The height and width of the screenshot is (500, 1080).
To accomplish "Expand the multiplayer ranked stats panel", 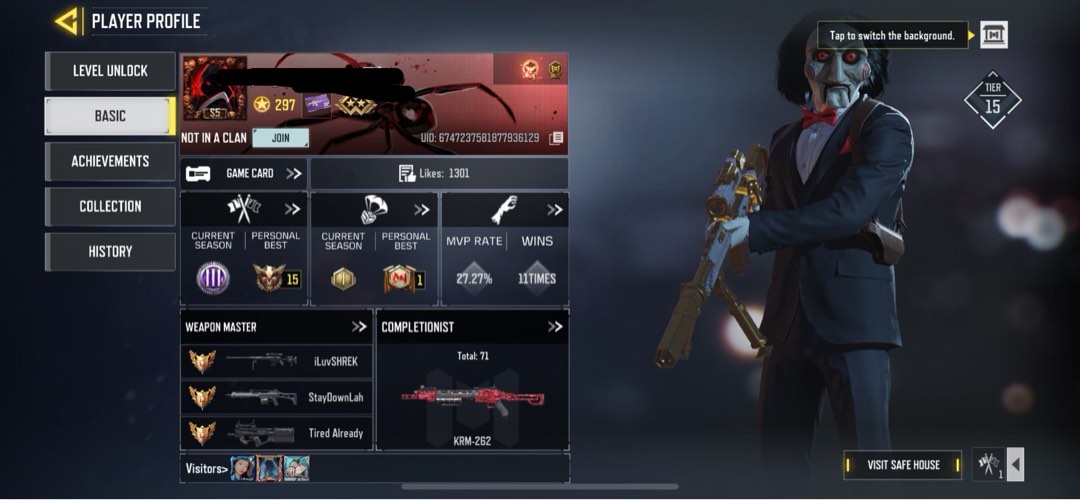I will 292,210.
